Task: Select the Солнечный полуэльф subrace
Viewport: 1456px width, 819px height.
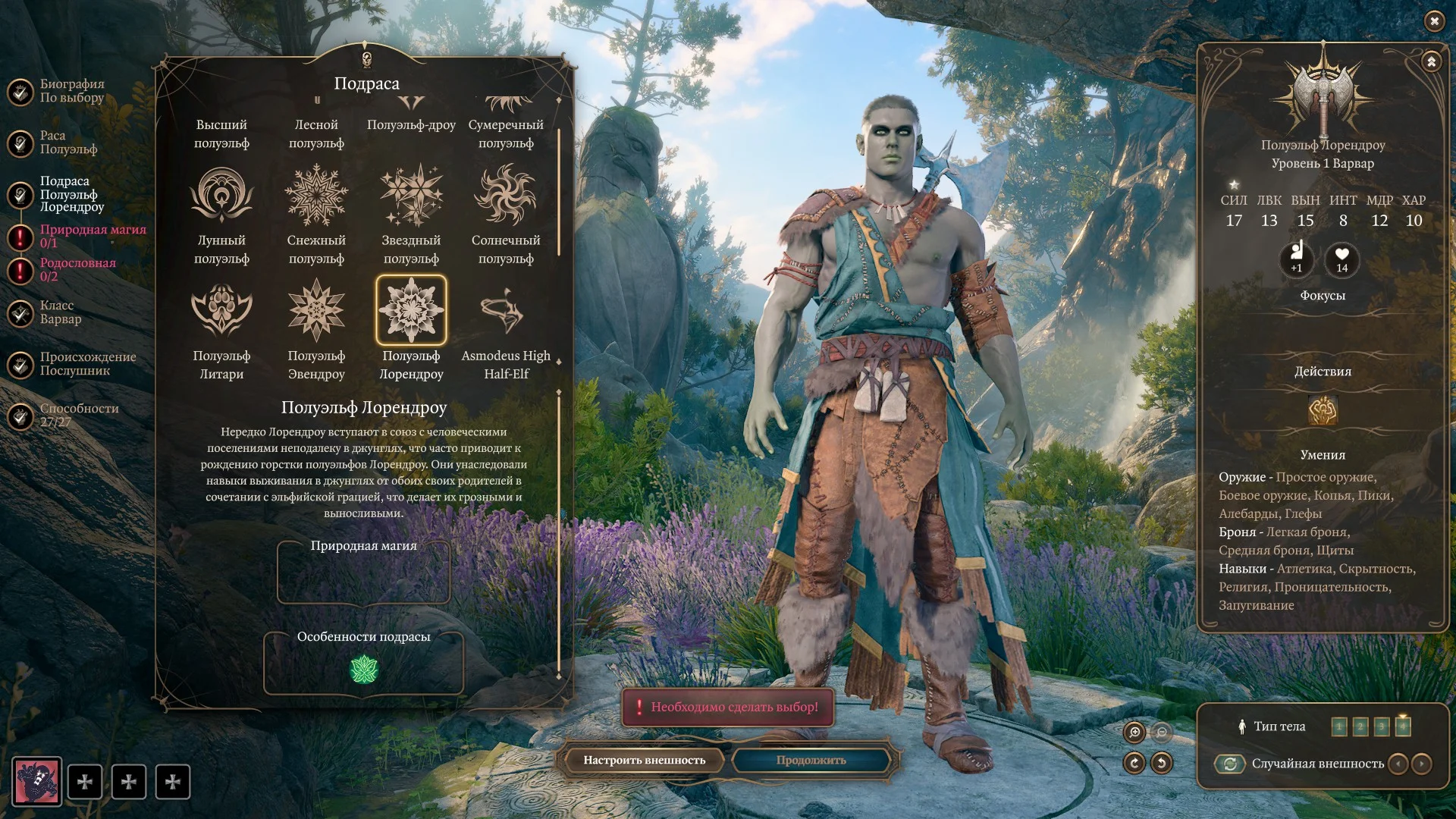Action: pos(505,196)
